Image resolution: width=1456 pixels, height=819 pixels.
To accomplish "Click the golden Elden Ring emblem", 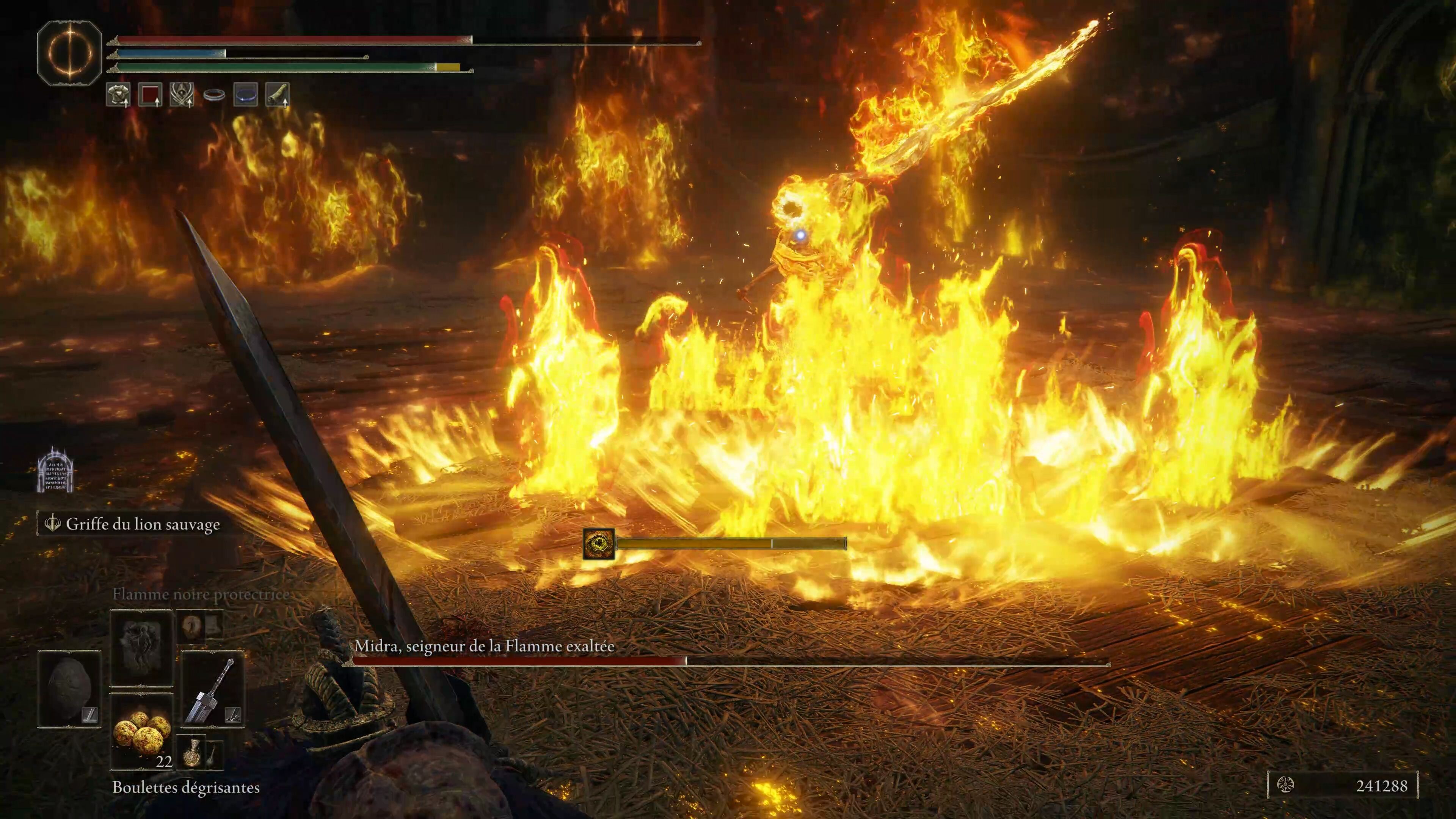I will [x=69, y=52].
